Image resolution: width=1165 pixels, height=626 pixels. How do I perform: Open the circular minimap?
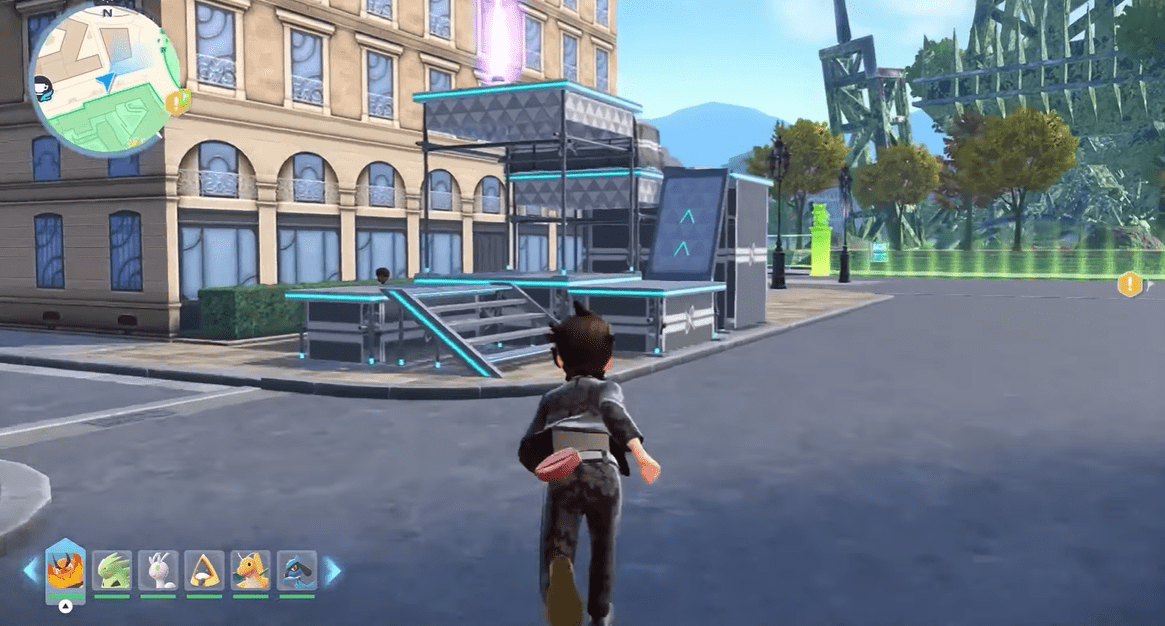point(105,78)
